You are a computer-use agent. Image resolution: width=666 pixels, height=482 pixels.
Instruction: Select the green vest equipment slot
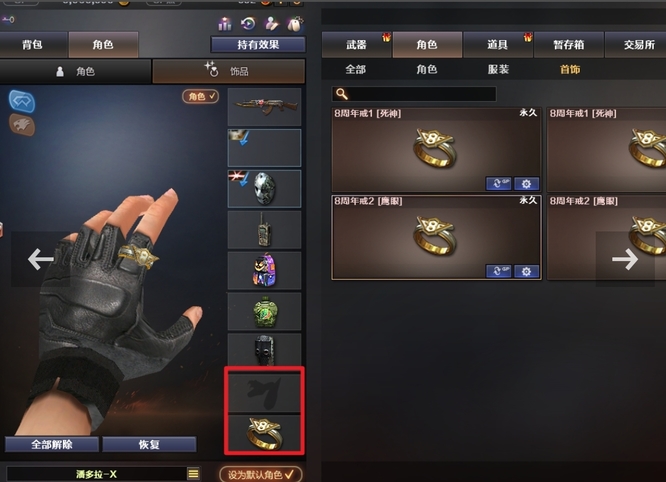pyautogui.click(x=264, y=311)
